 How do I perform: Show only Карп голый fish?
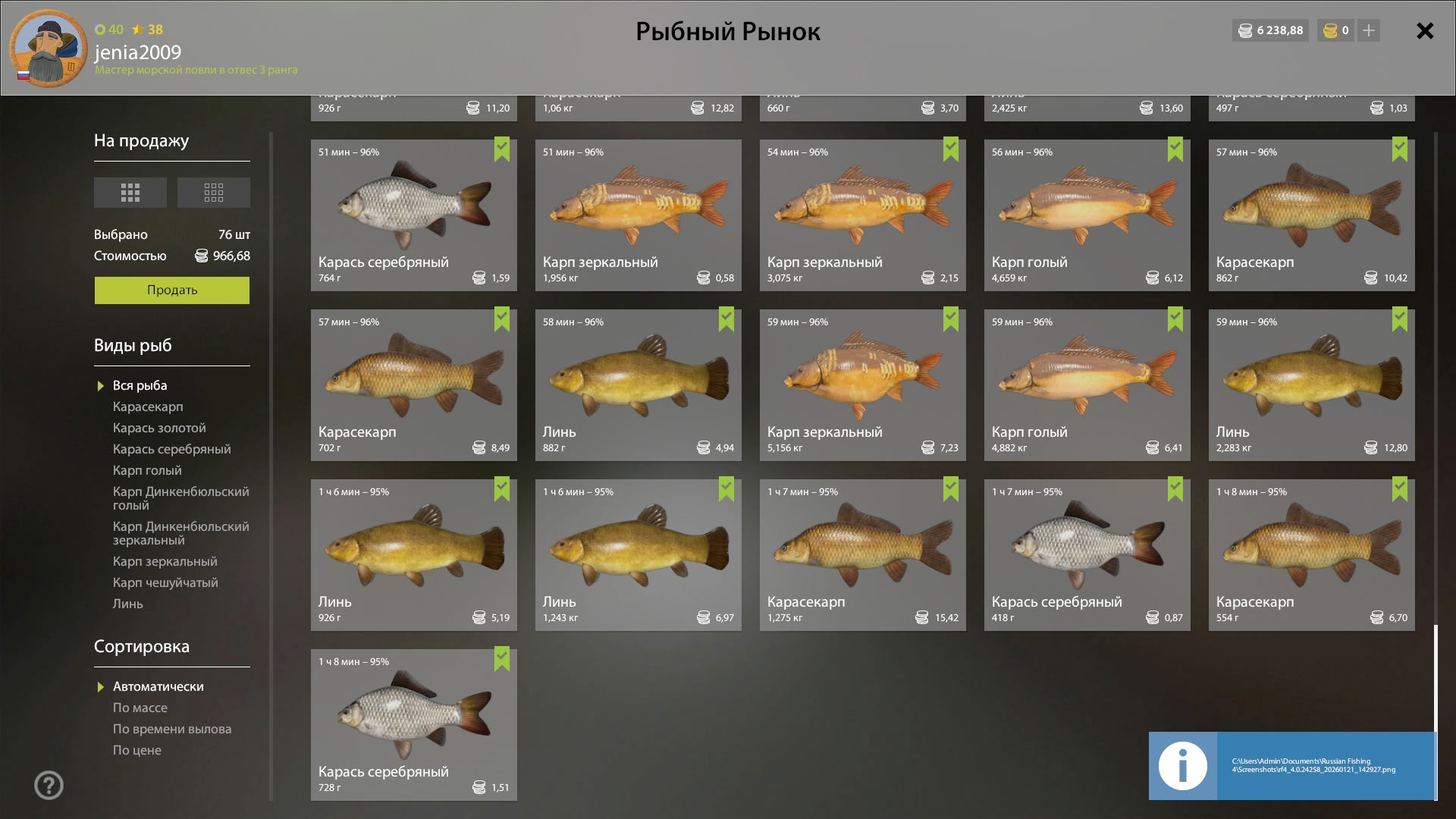pos(147,471)
